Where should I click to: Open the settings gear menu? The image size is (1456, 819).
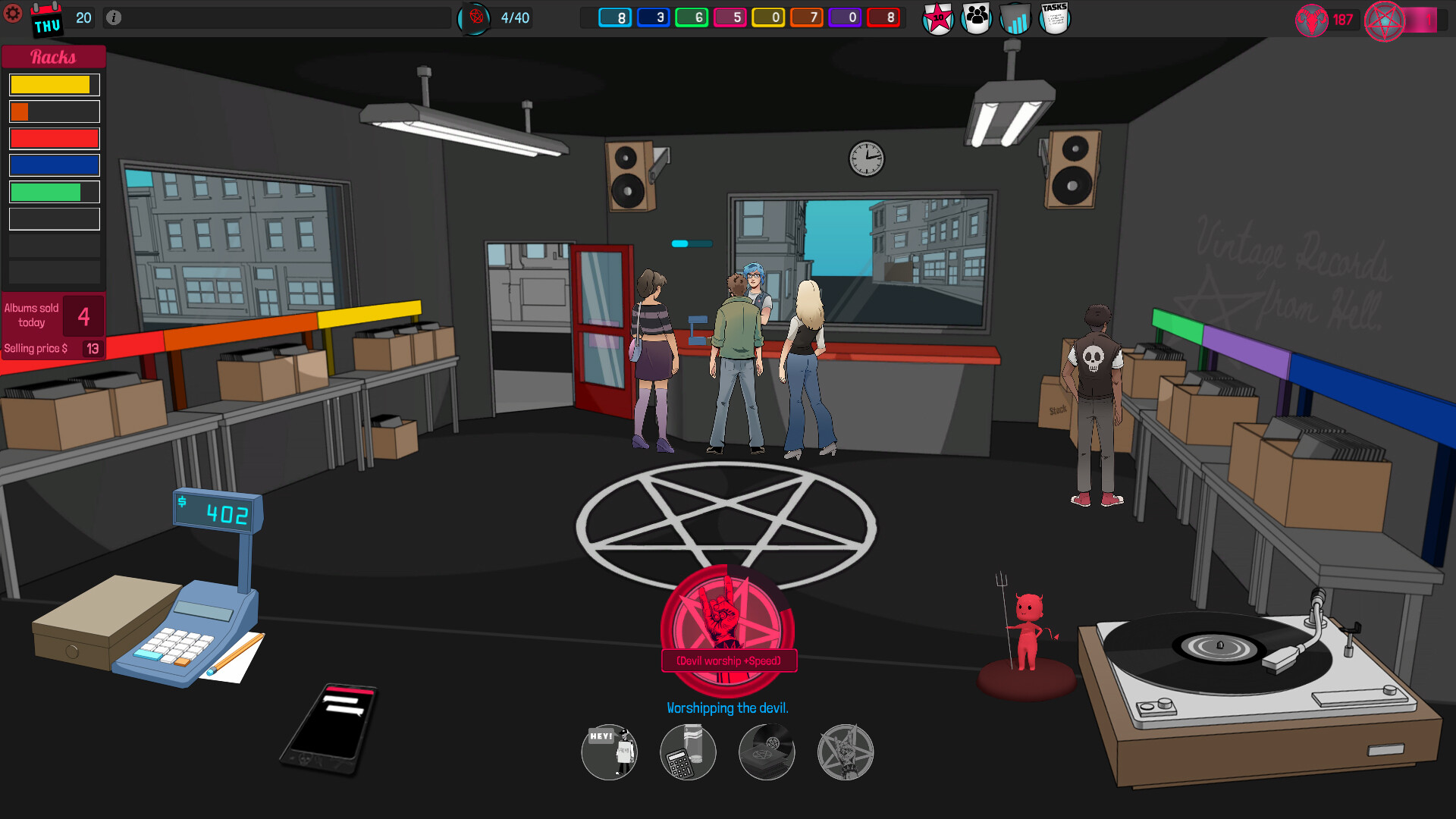point(13,14)
